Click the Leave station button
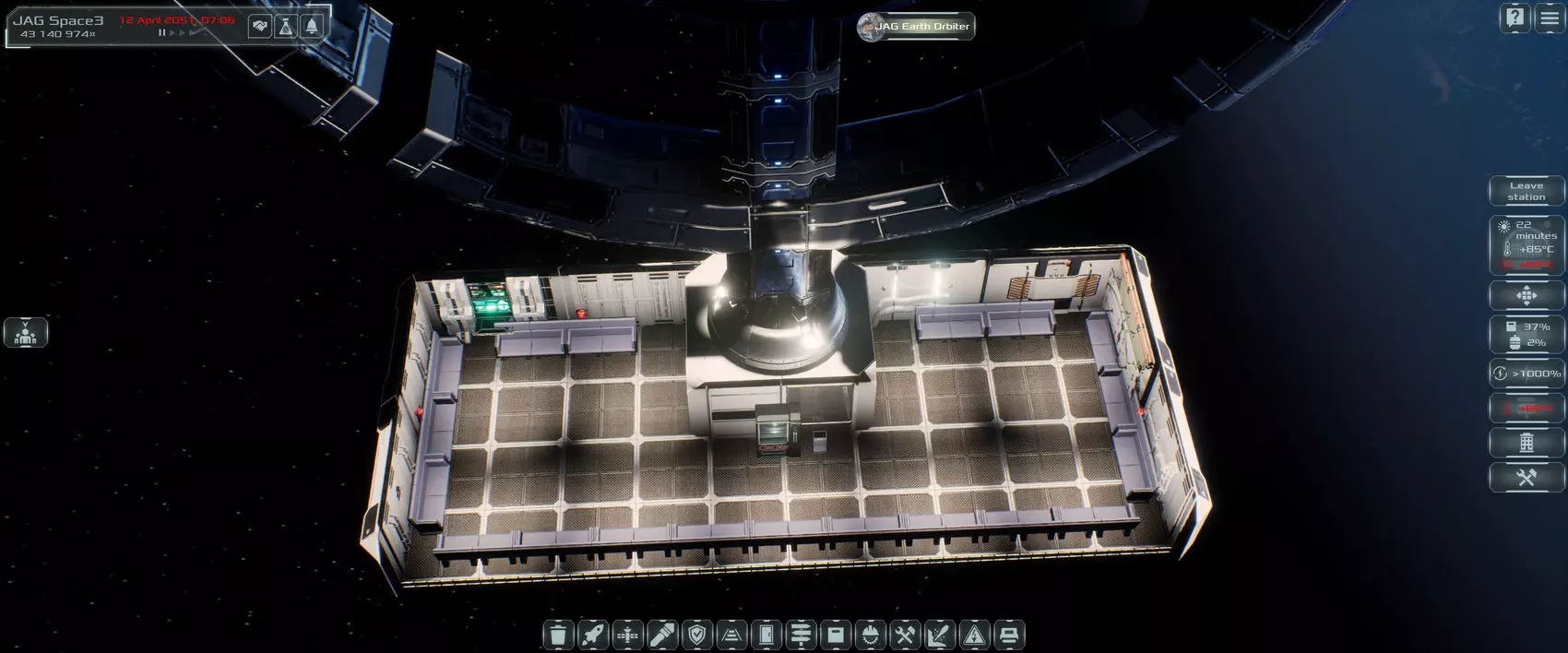Image resolution: width=1568 pixels, height=653 pixels. (x=1526, y=191)
